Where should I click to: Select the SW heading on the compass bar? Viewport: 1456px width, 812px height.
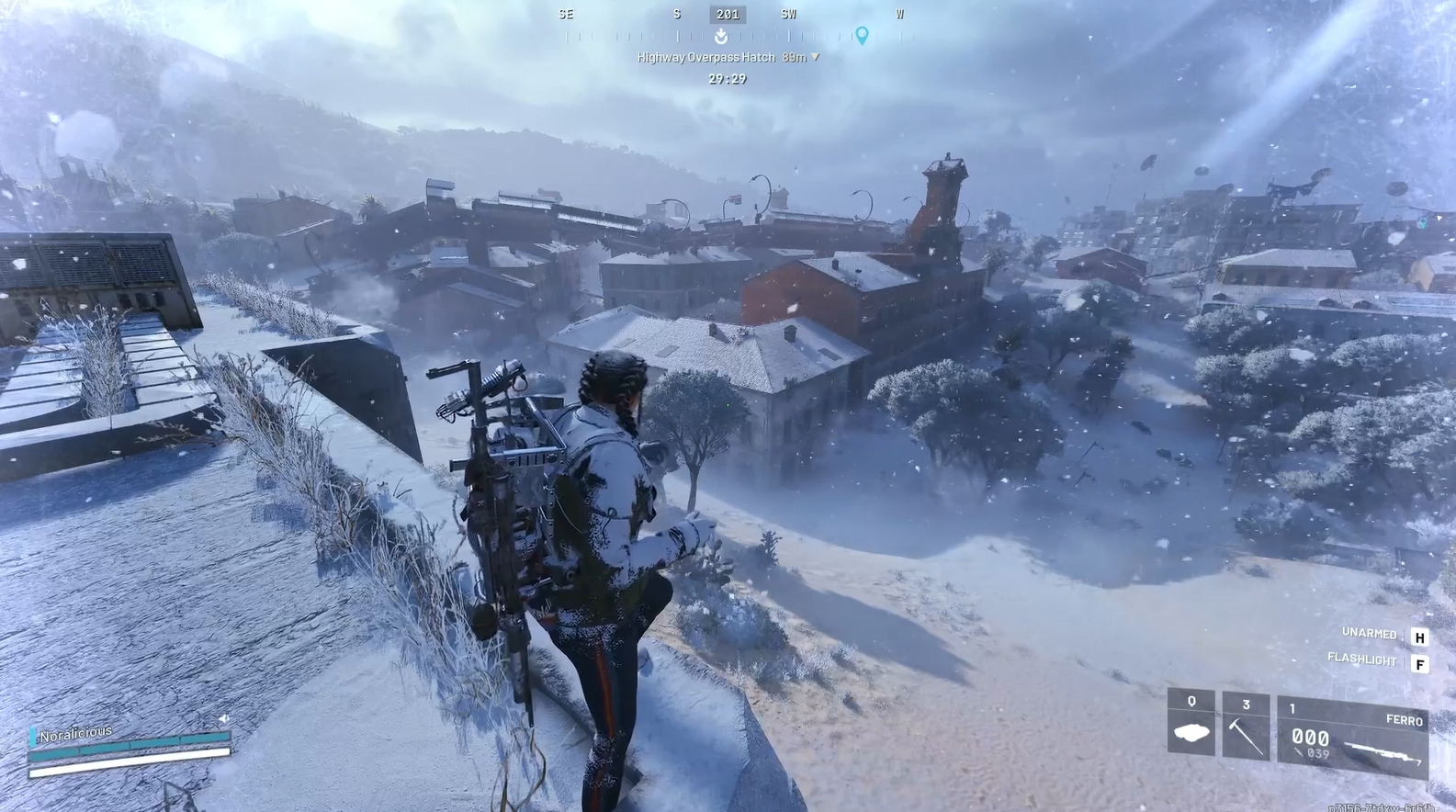788,13
